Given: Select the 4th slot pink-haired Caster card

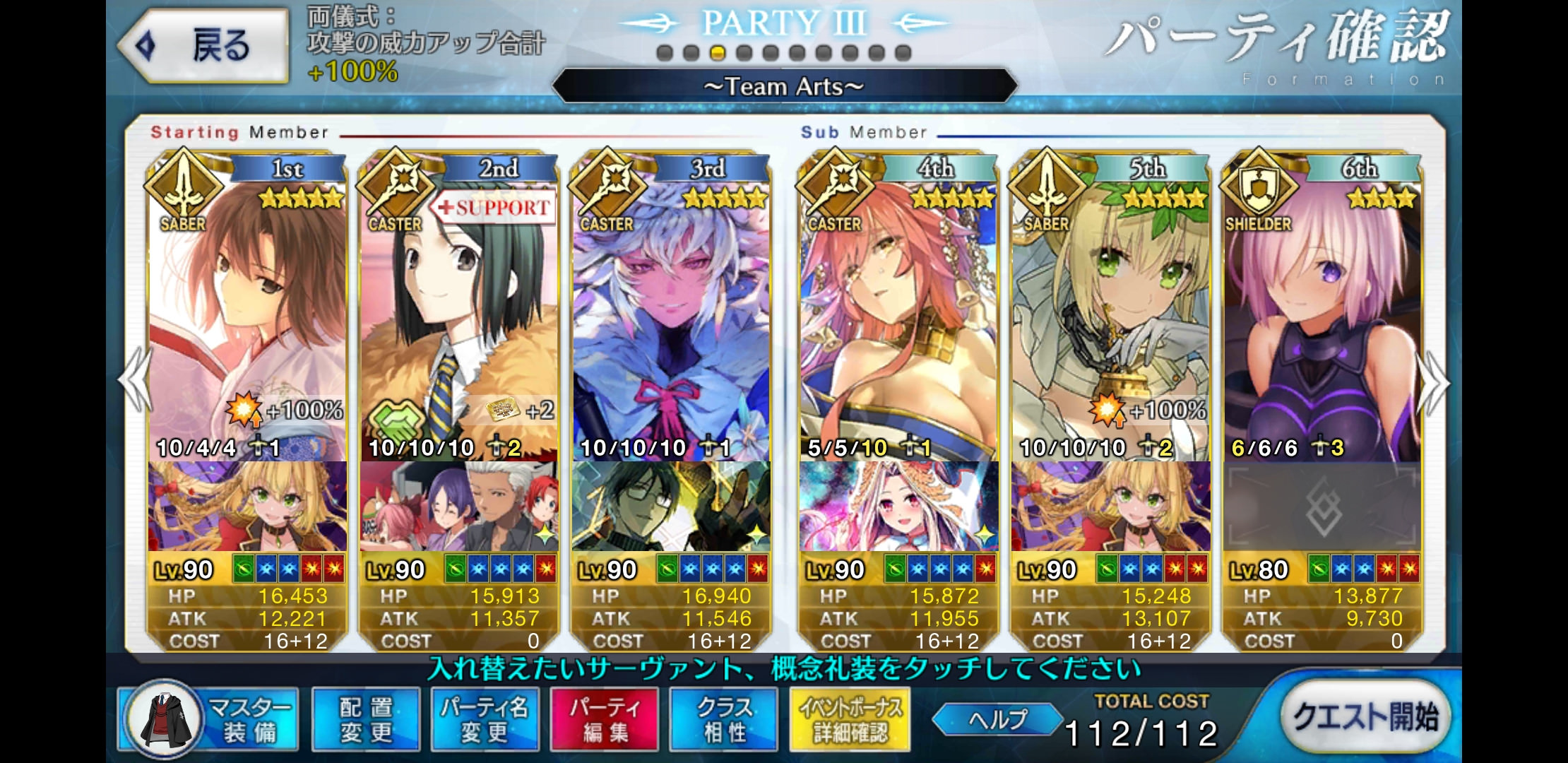Looking at the screenshot, I should coord(898,318).
